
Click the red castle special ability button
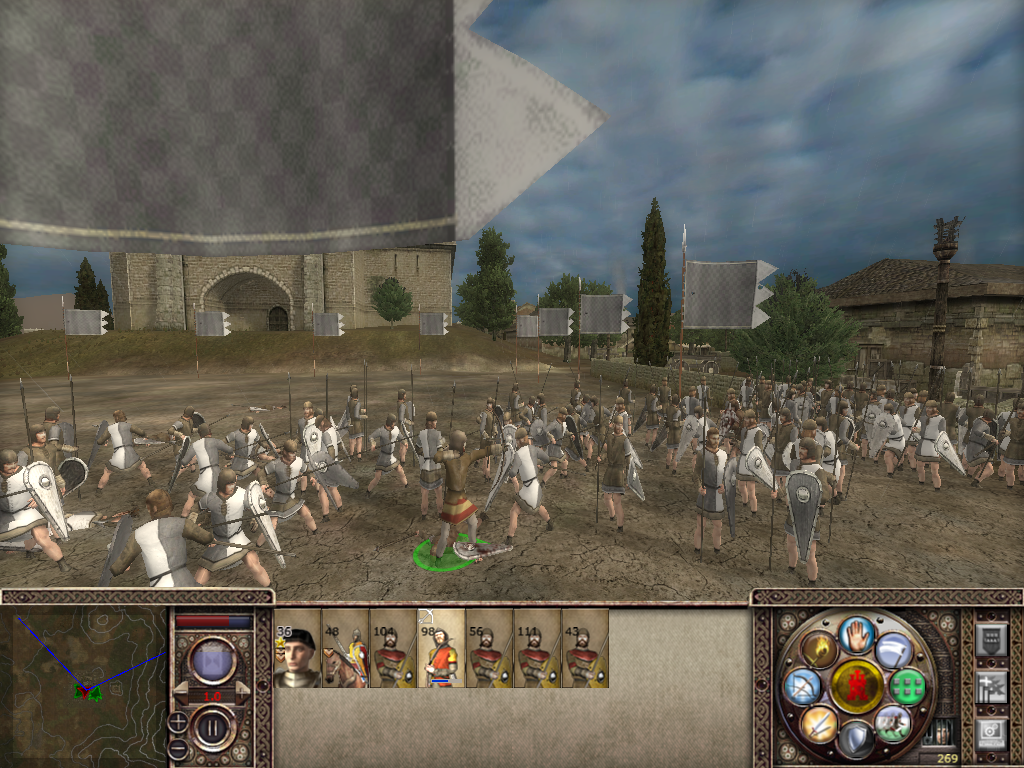(x=857, y=686)
